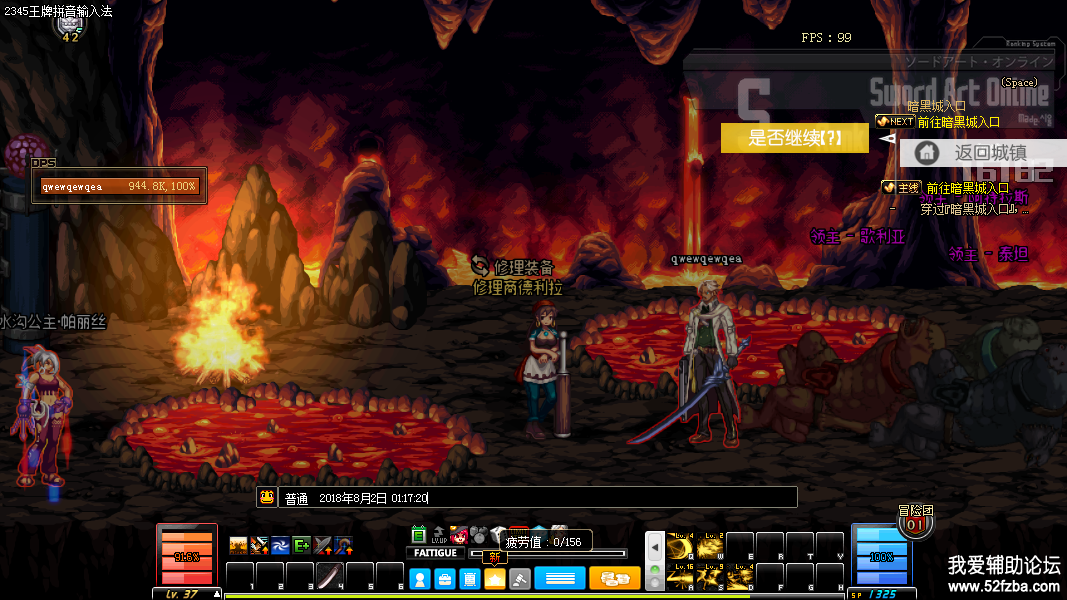Click the yellow star button marked 新
This screenshot has height=600, width=1067.
pyautogui.click(x=495, y=577)
